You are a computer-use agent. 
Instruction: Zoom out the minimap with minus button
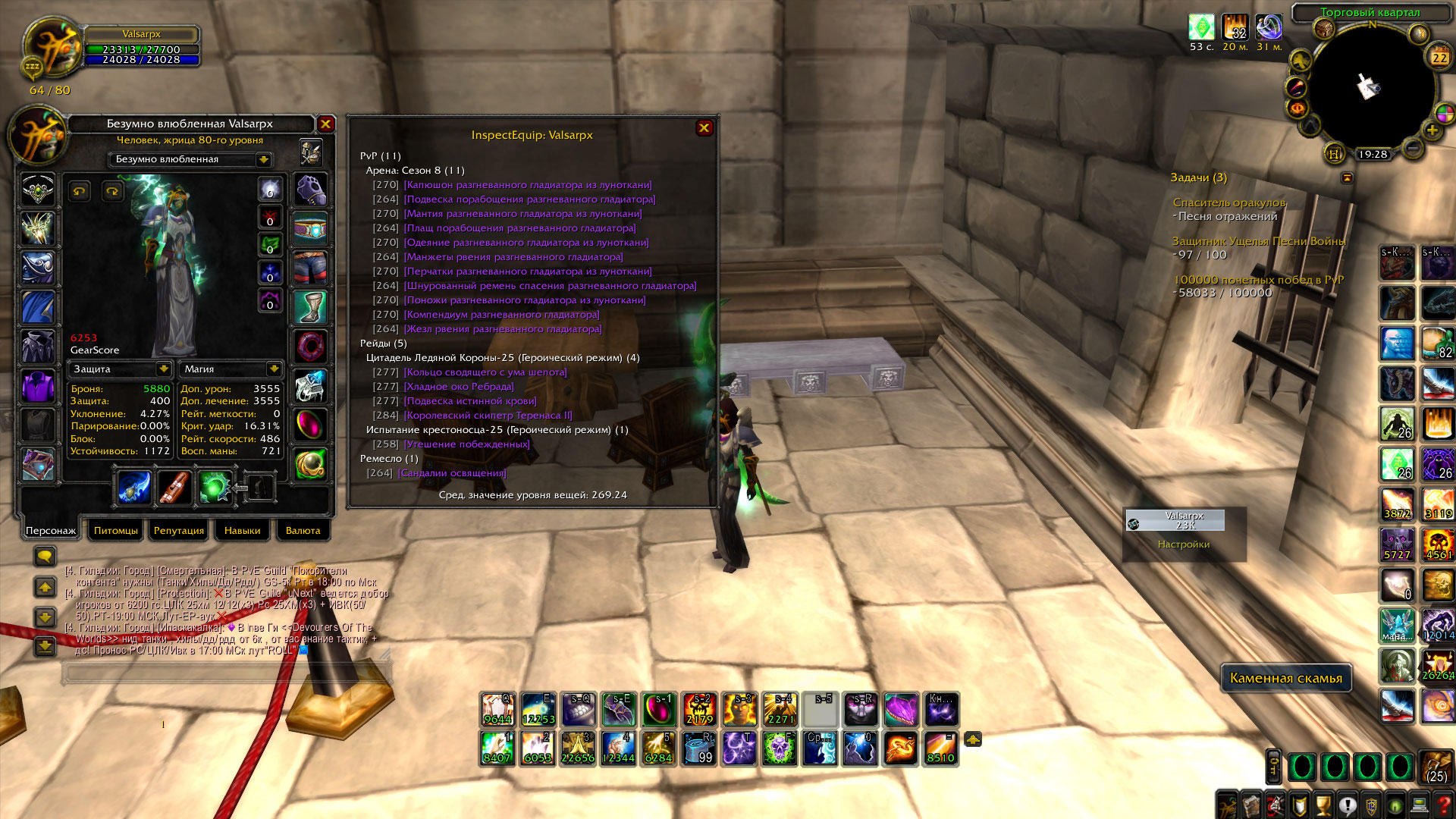[1412, 148]
